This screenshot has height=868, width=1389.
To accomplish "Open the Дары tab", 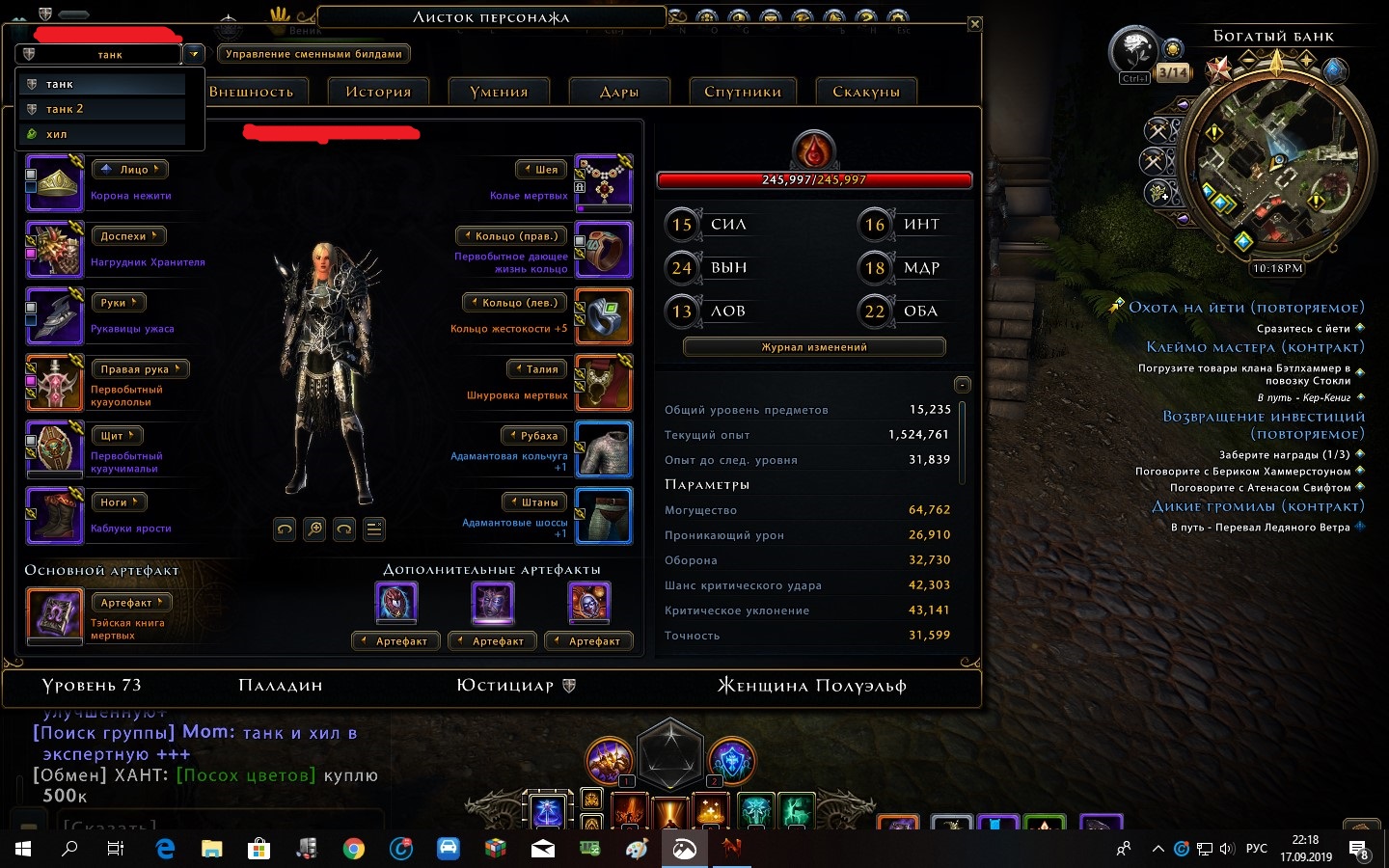I will [618, 90].
